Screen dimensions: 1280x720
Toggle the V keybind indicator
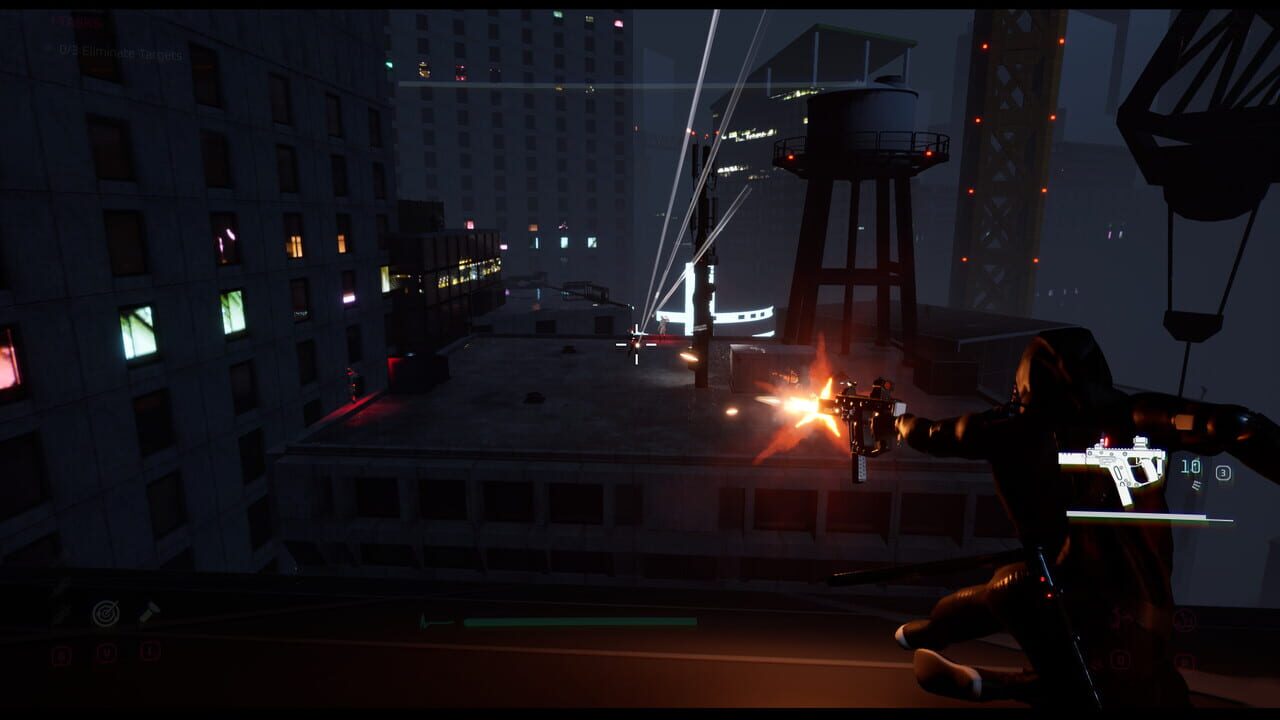click(x=107, y=651)
